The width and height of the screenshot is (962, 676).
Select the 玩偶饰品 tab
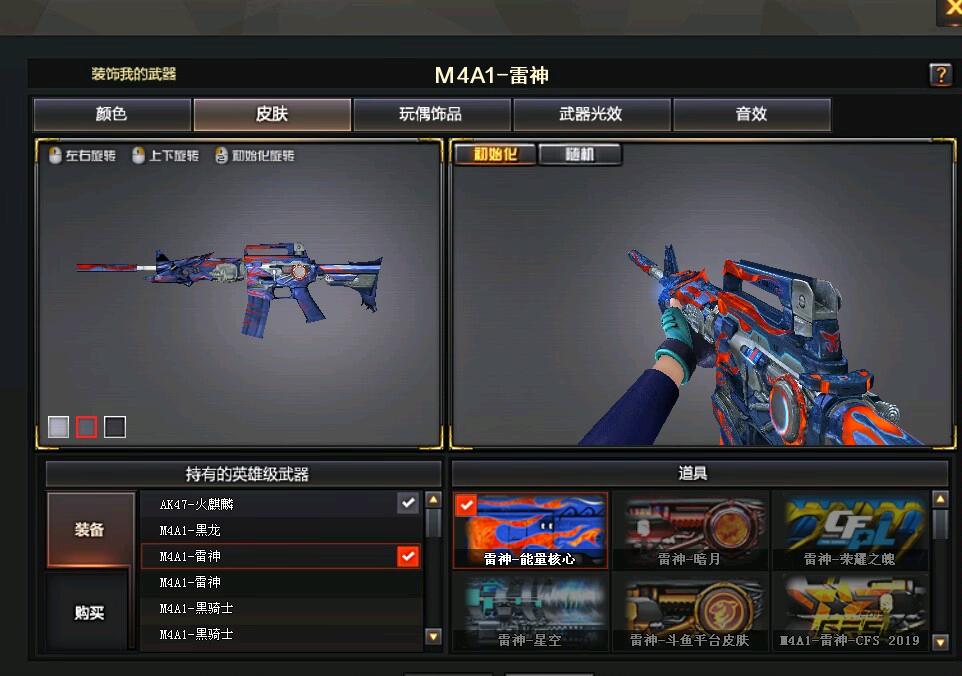431,115
